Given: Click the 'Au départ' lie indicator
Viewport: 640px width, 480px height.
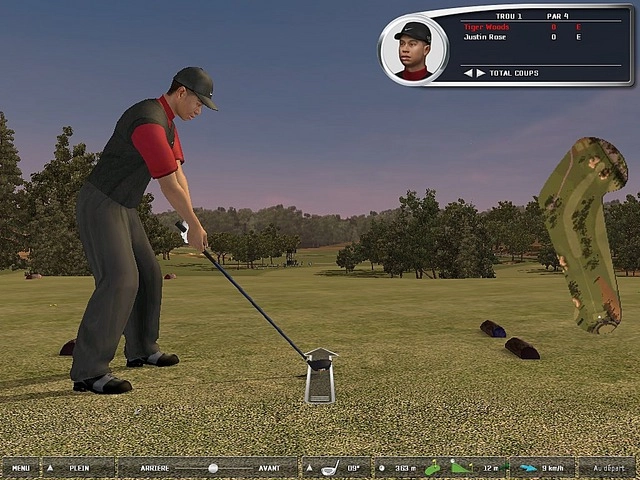Looking at the screenshot, I should (608, 468).
